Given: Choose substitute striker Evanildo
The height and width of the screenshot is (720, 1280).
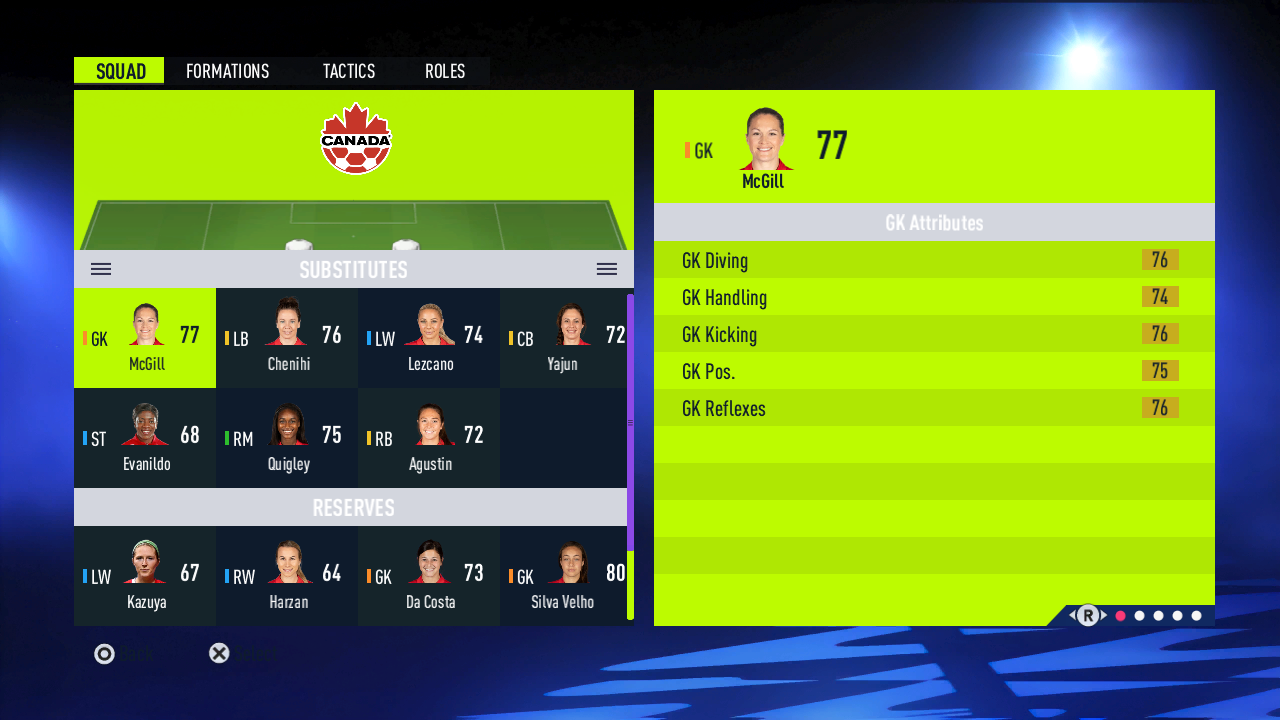Looking at the screenshot, I should pos(145,438).
